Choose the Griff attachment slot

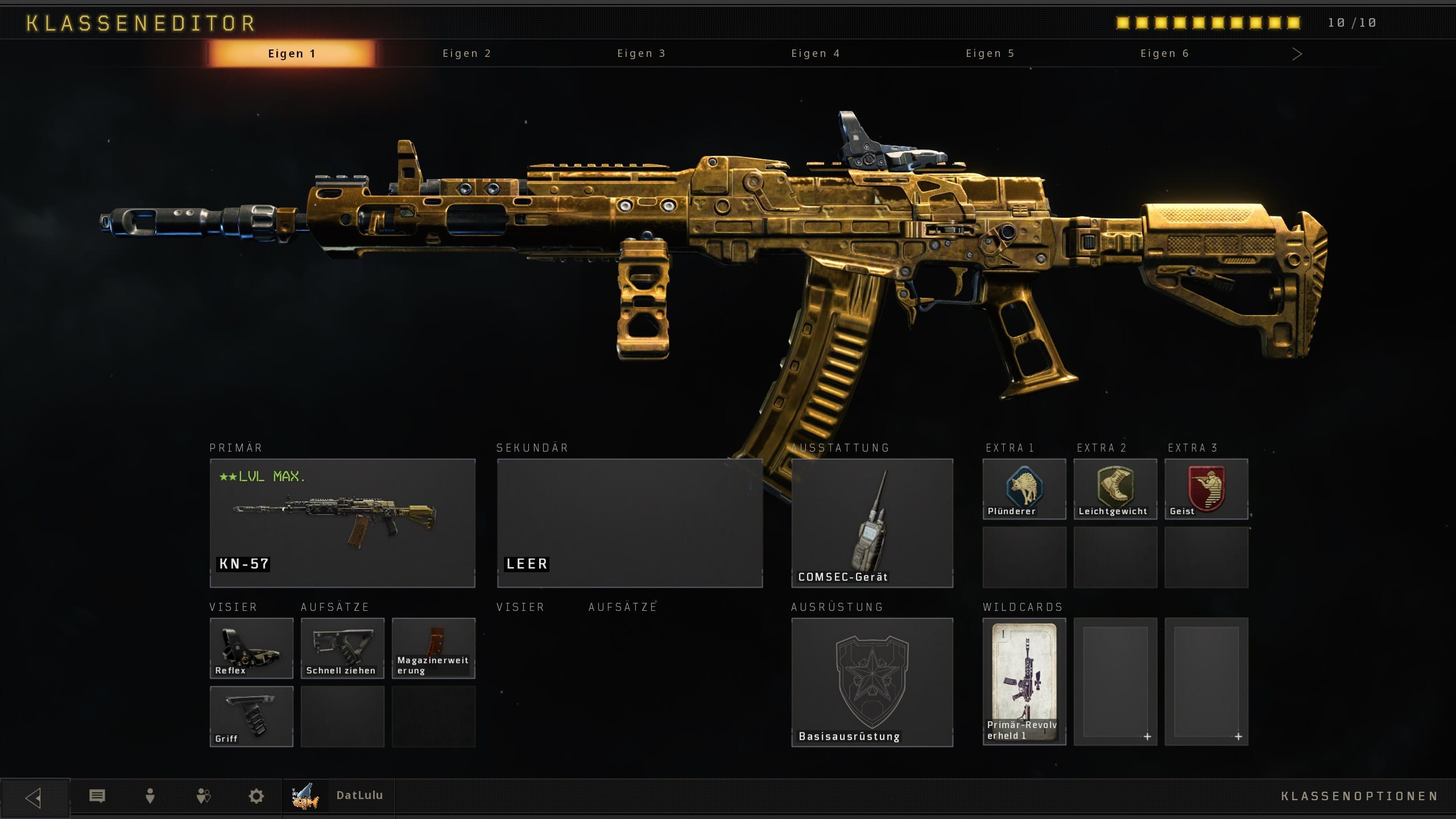251,716
